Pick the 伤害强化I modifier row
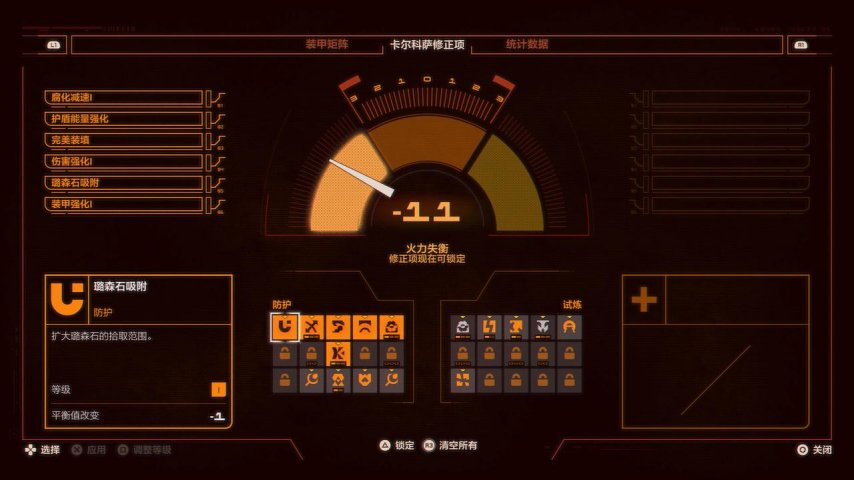Viewport: 854px width, 480px height. (125, 161)
